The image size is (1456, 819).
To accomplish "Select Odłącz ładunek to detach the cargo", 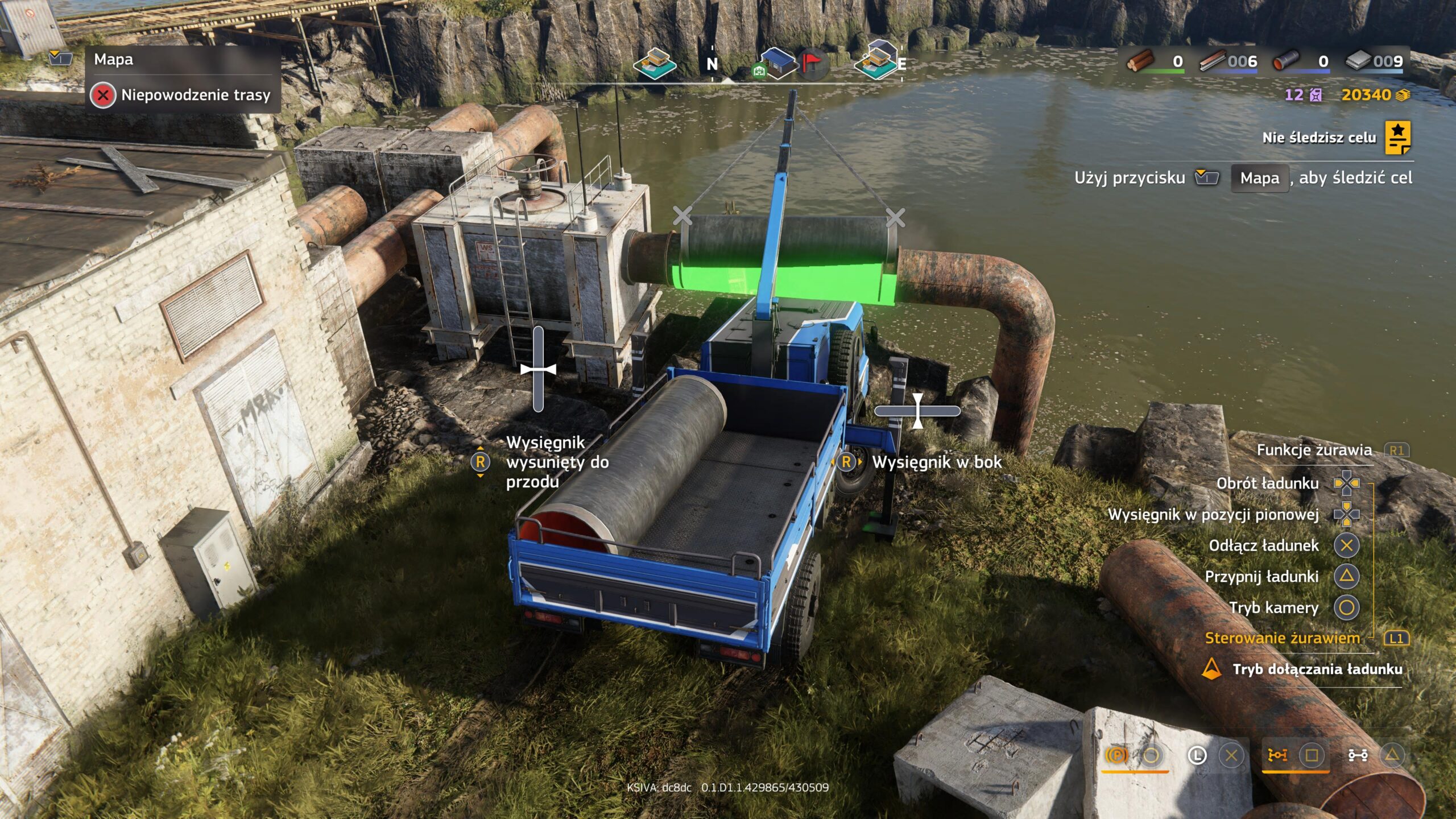I will 1263,545.
